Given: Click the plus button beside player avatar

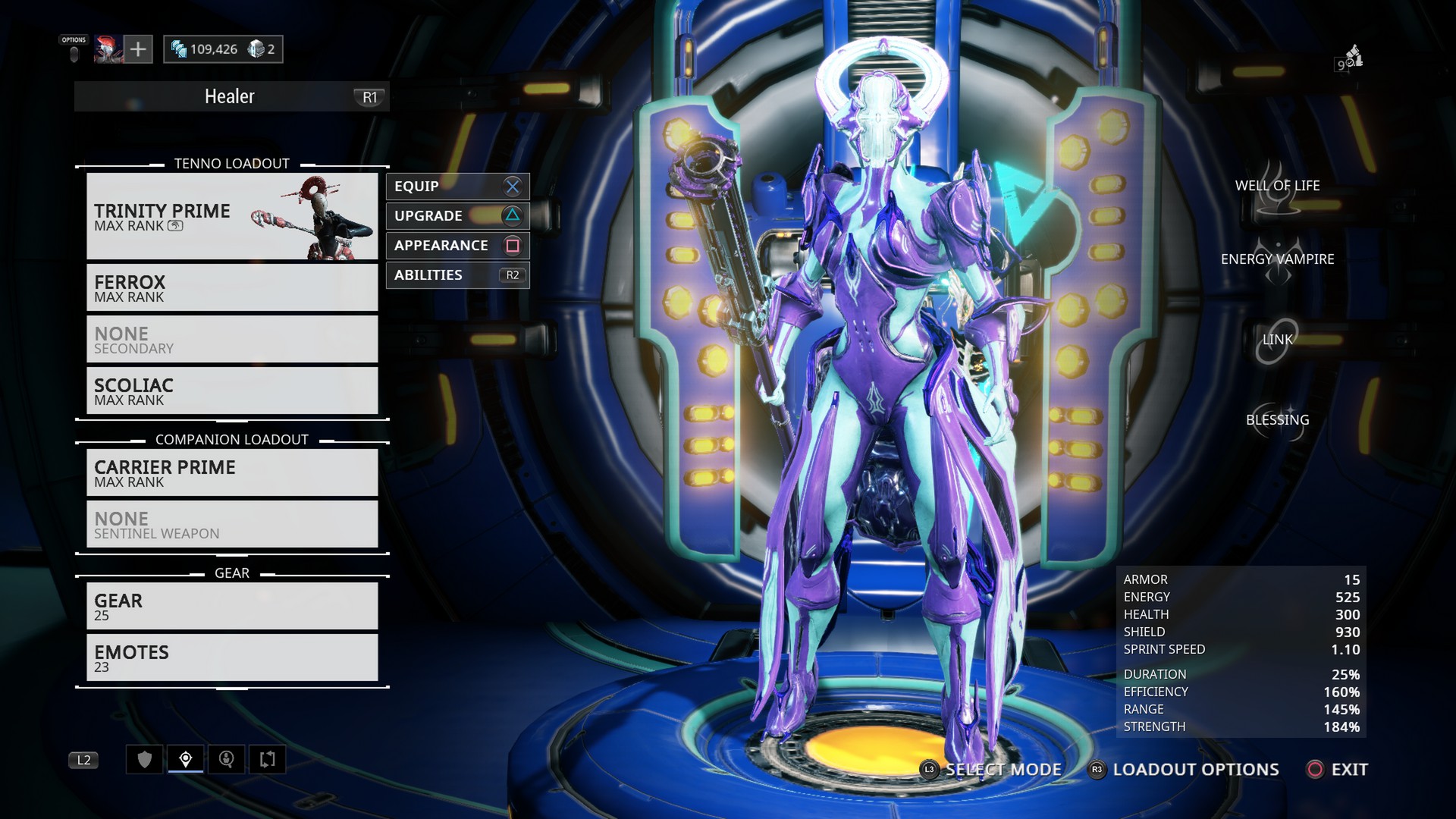Looking at the screenshot, I should [138, 49].
